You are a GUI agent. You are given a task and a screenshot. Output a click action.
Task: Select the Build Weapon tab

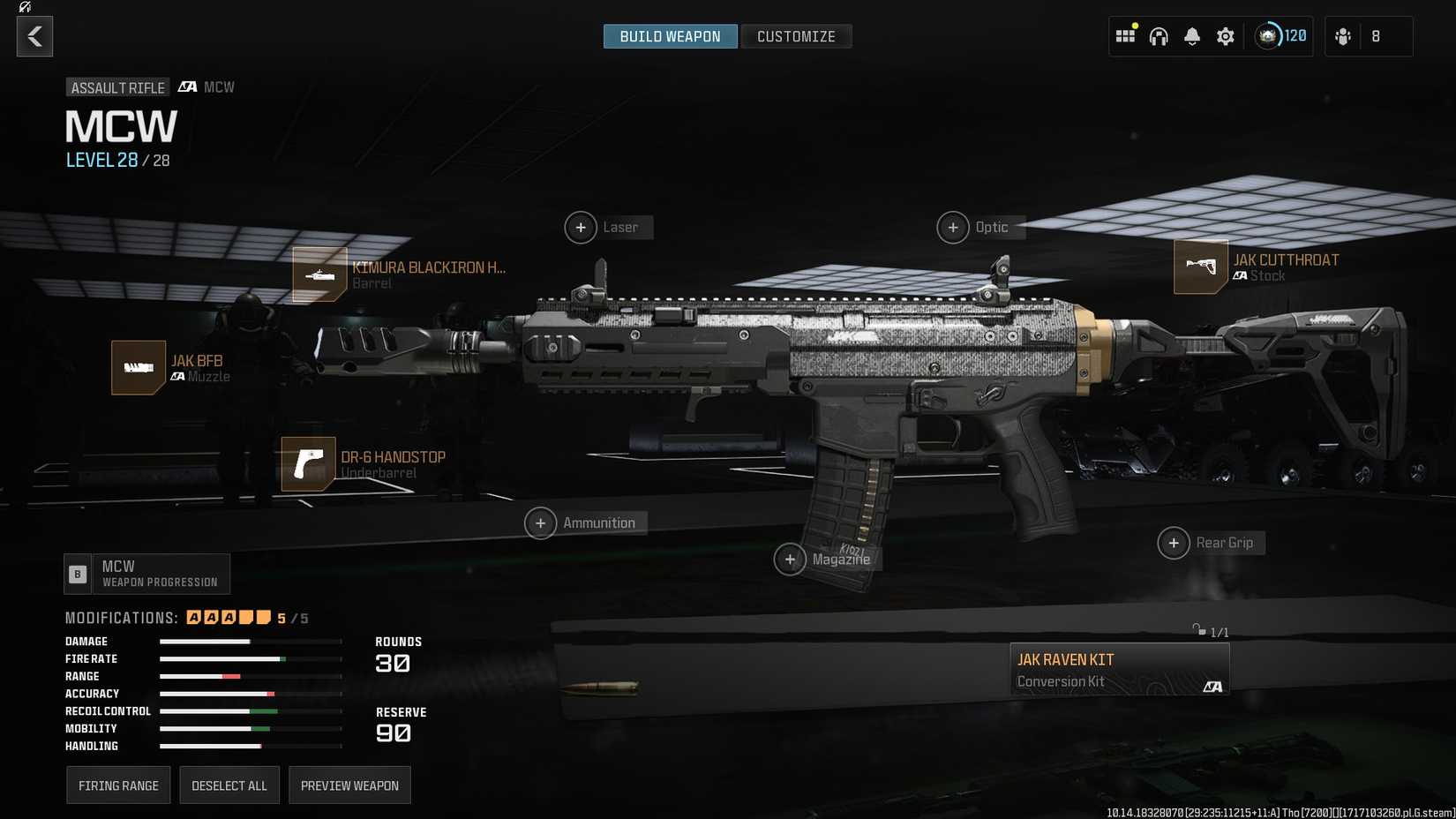[x=670, y=36]
